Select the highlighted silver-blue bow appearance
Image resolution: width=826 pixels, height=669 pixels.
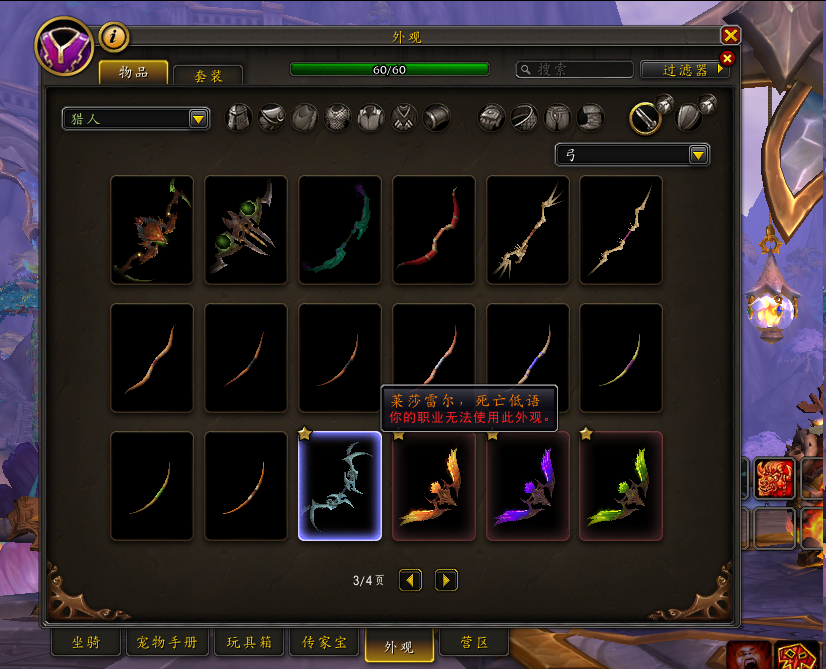(x=340, y=486)
